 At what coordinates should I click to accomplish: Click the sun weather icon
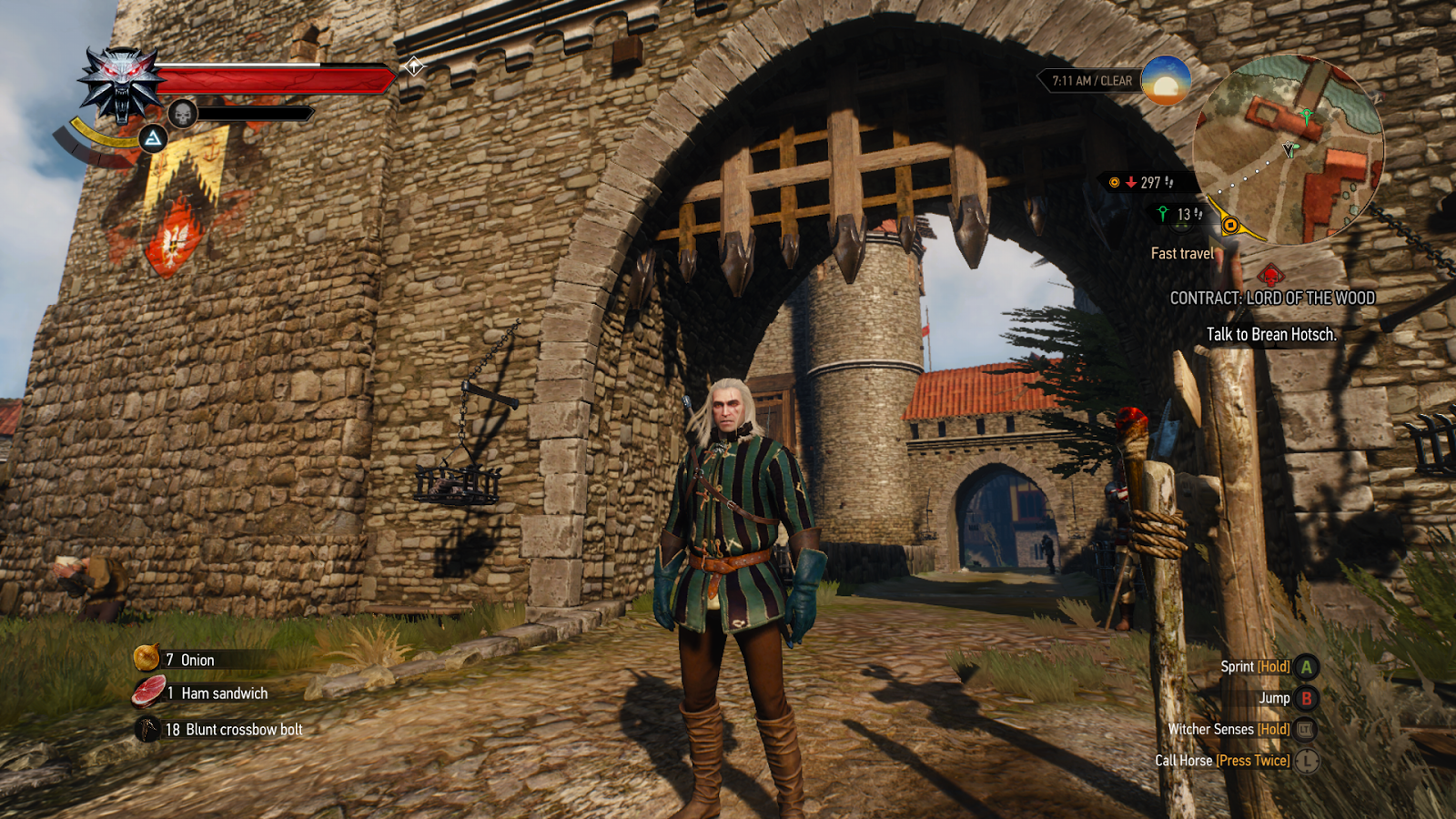pyautogui.click(x=1166, y=80)
